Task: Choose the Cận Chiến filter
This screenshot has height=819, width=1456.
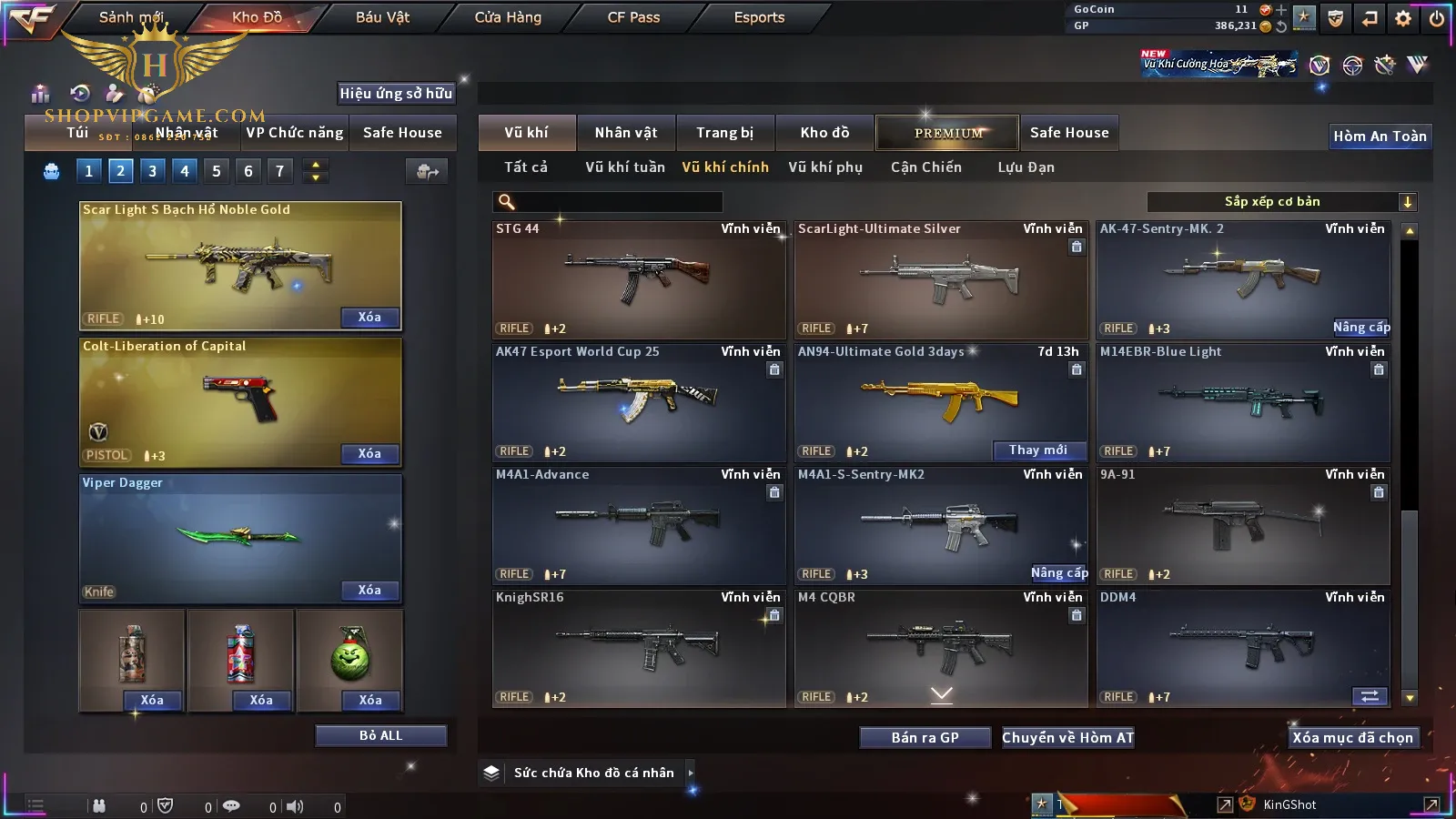Action: pyautogui.click(x=925, y=167)
